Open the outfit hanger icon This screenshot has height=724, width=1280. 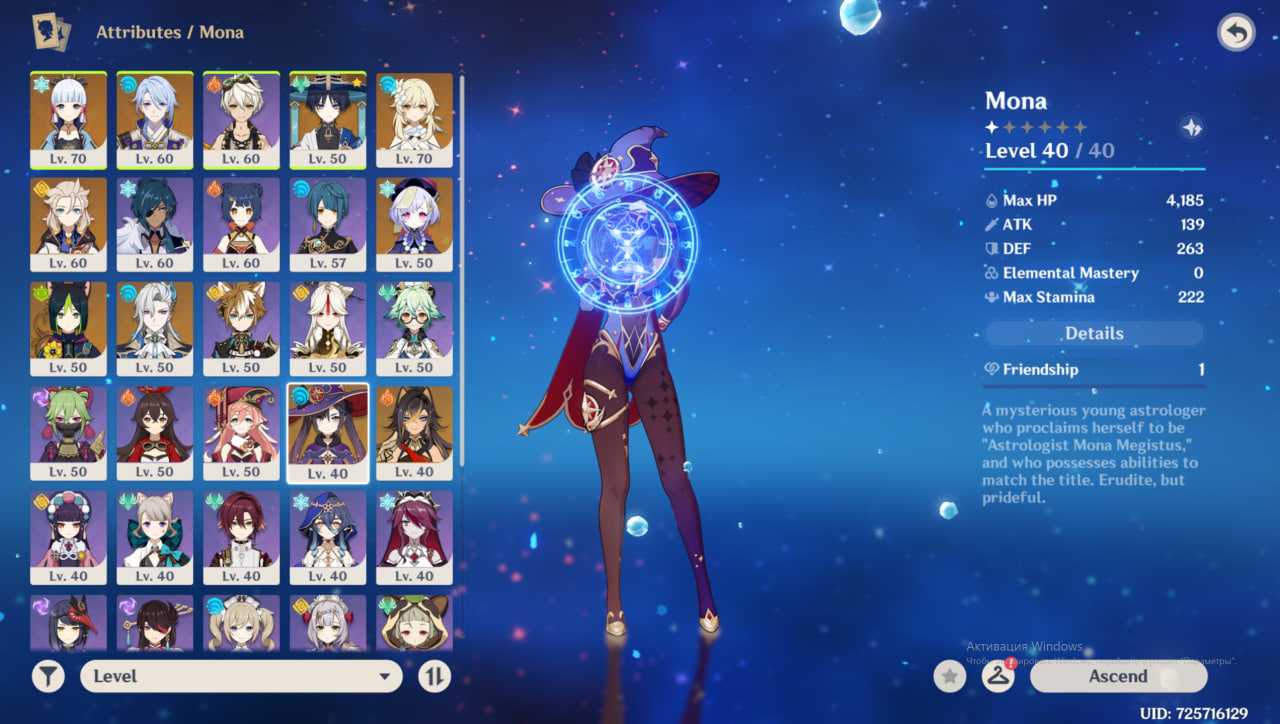coord(997,676)
